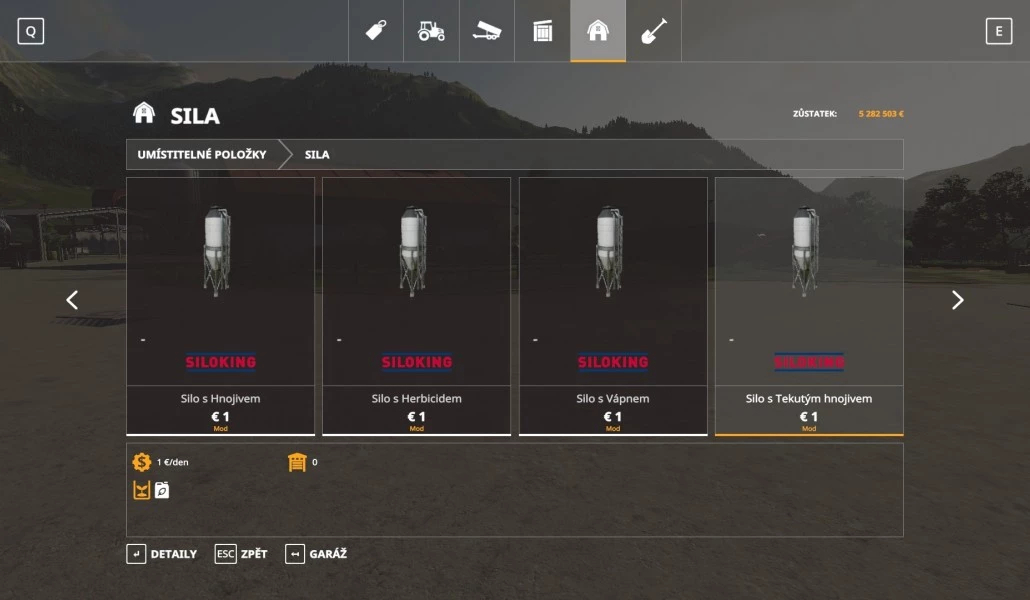Open Detaily for the selected silo

click(x=162, y=554)
